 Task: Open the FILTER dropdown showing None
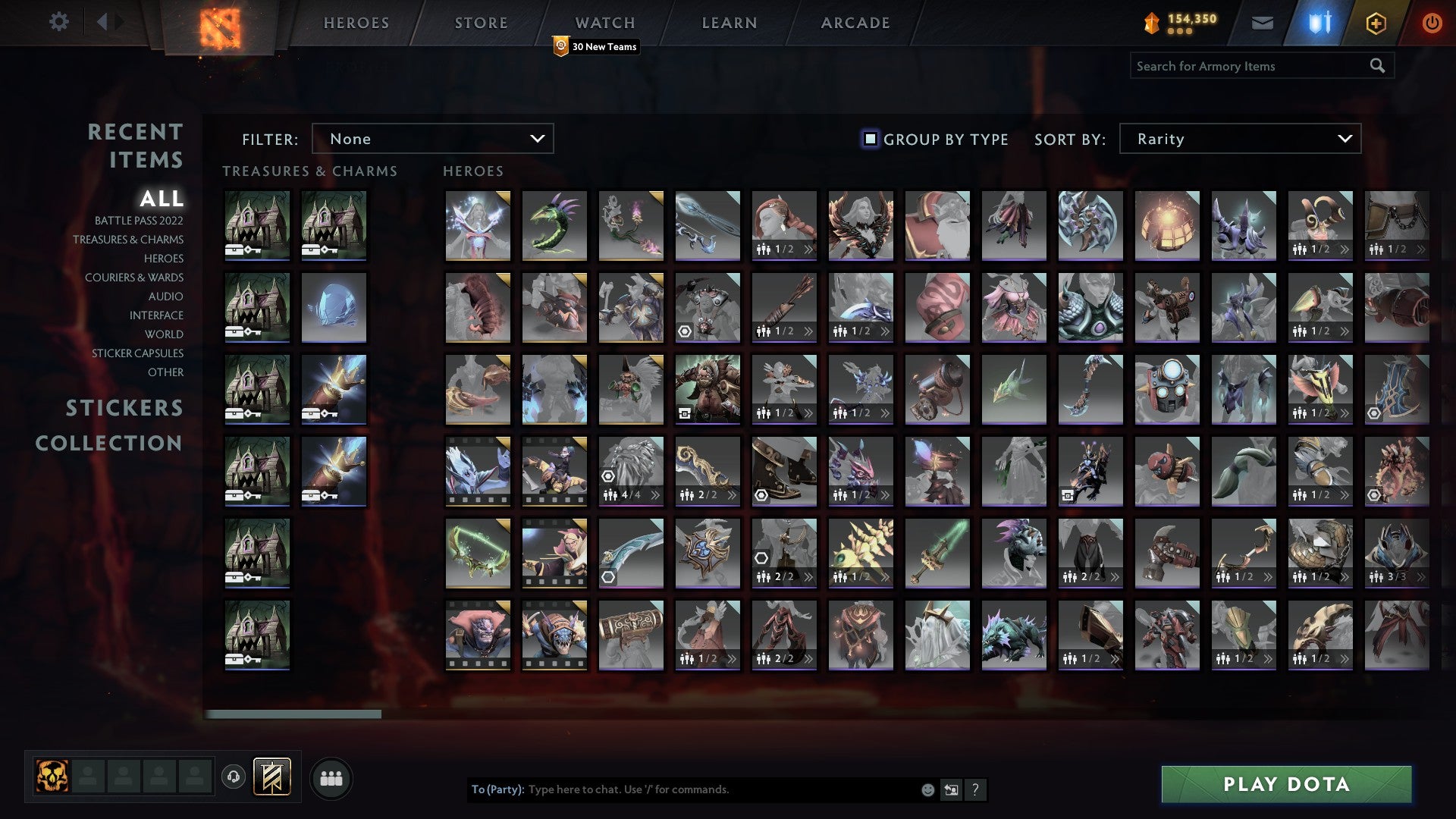point(432,139)
